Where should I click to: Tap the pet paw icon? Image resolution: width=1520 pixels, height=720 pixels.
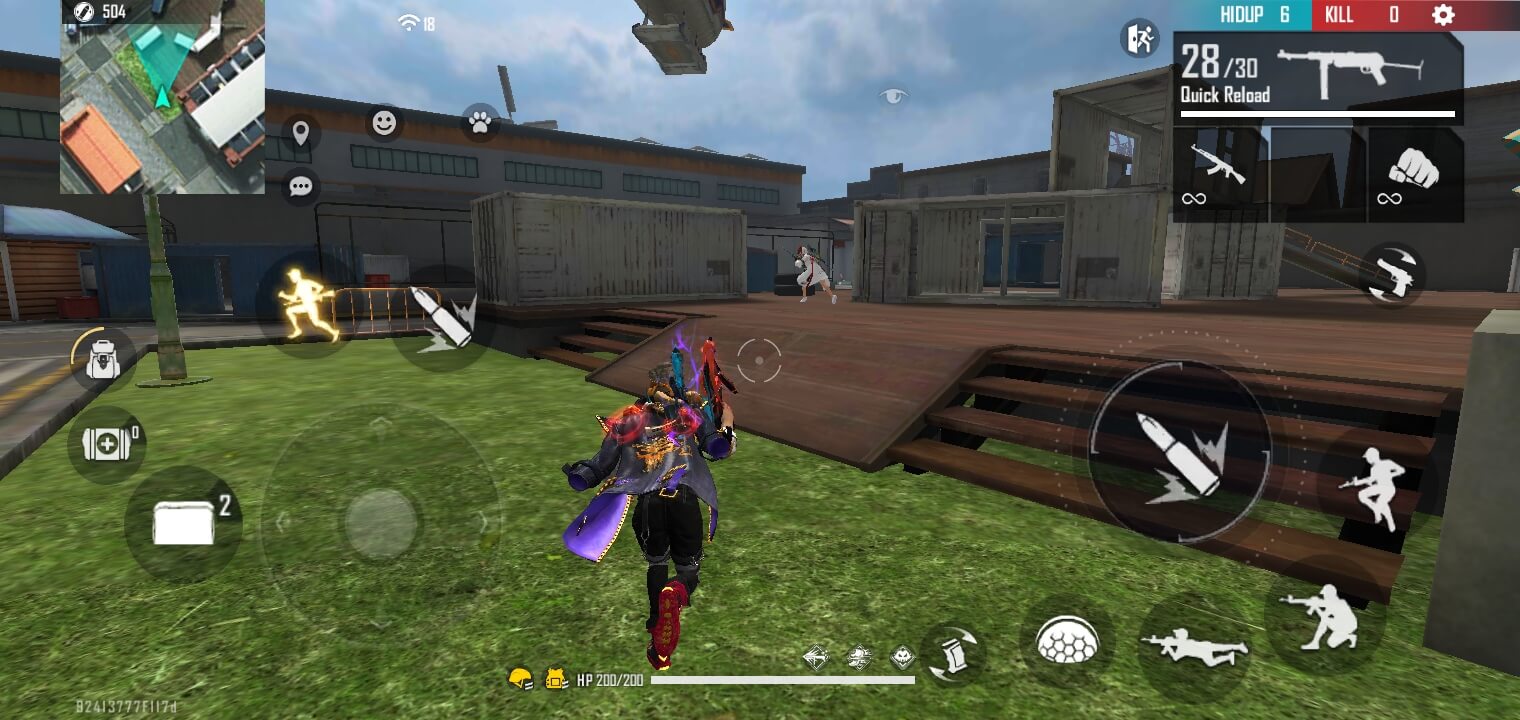tap(480, 124)
